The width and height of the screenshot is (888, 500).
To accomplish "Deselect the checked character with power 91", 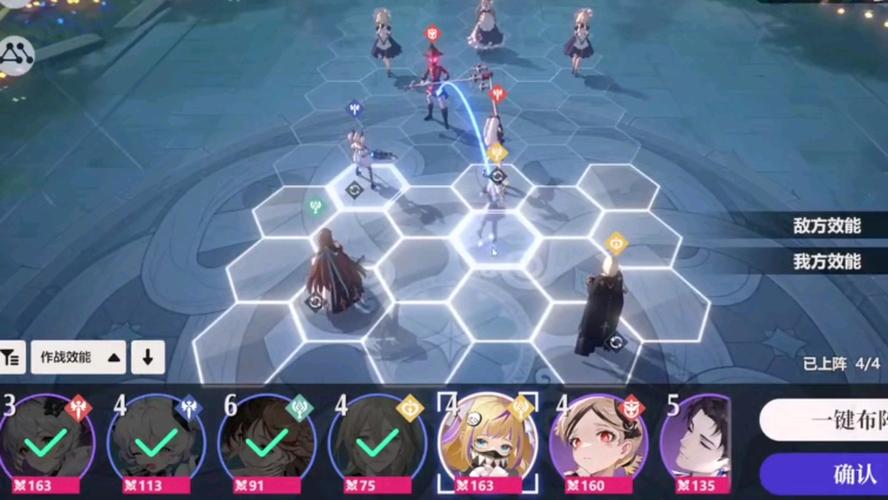I will [266, 442].
